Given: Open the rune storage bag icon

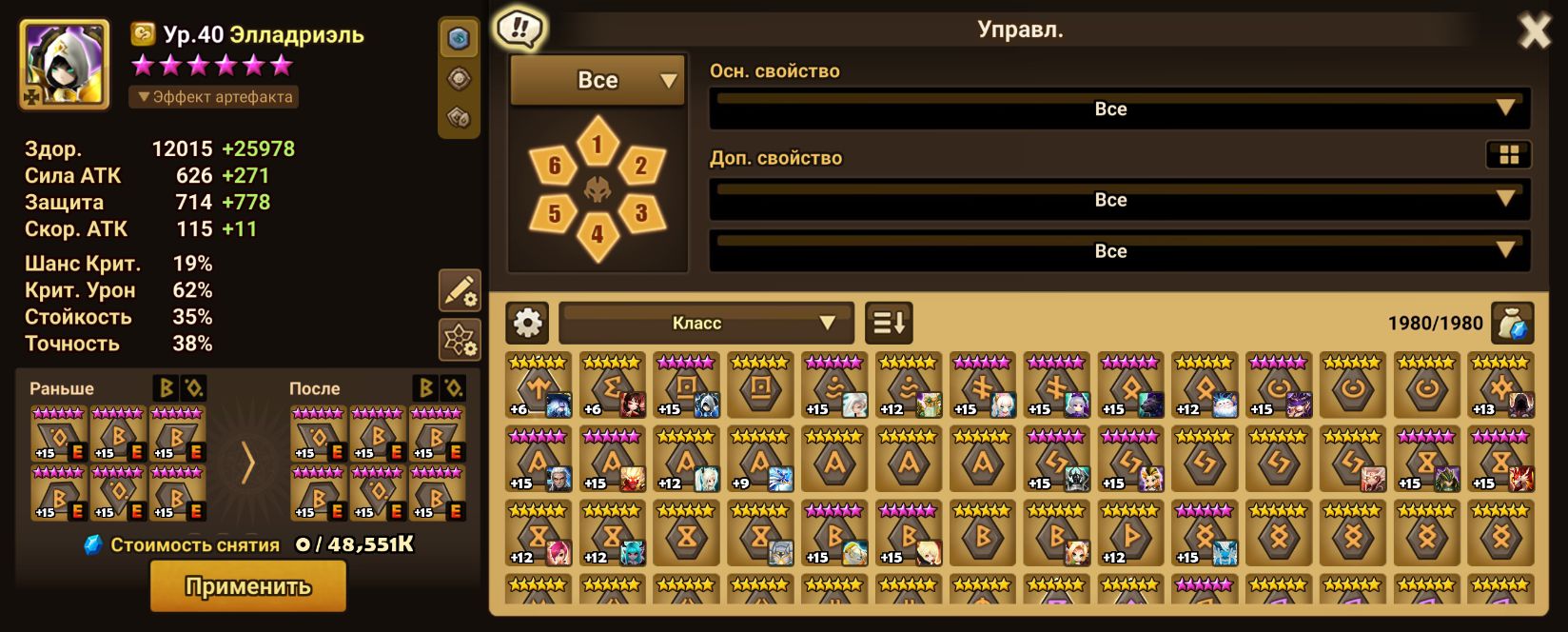Looking at the screenshot, I should 1512,324.
